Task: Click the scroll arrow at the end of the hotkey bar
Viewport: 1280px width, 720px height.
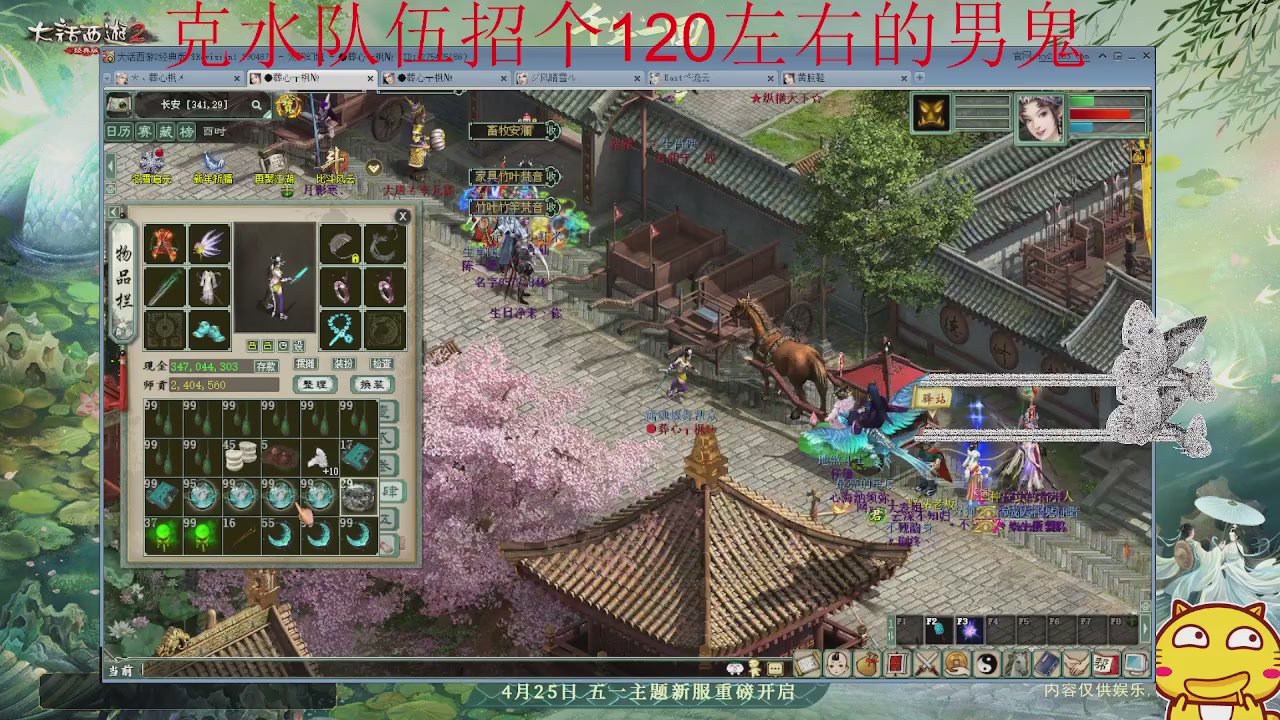Action: tap(1148, 630)
